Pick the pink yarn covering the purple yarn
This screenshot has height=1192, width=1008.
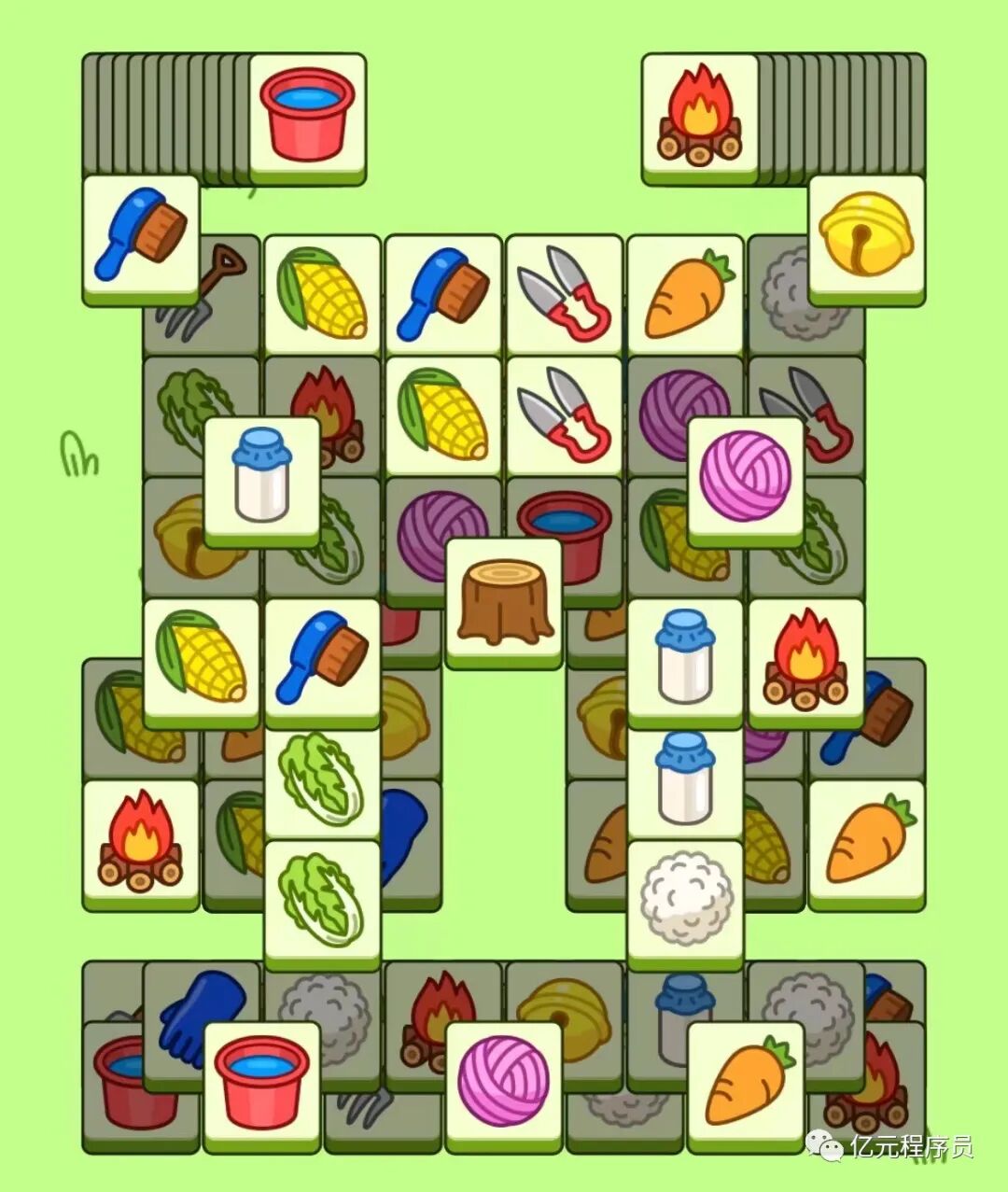(x=745, y=478)
